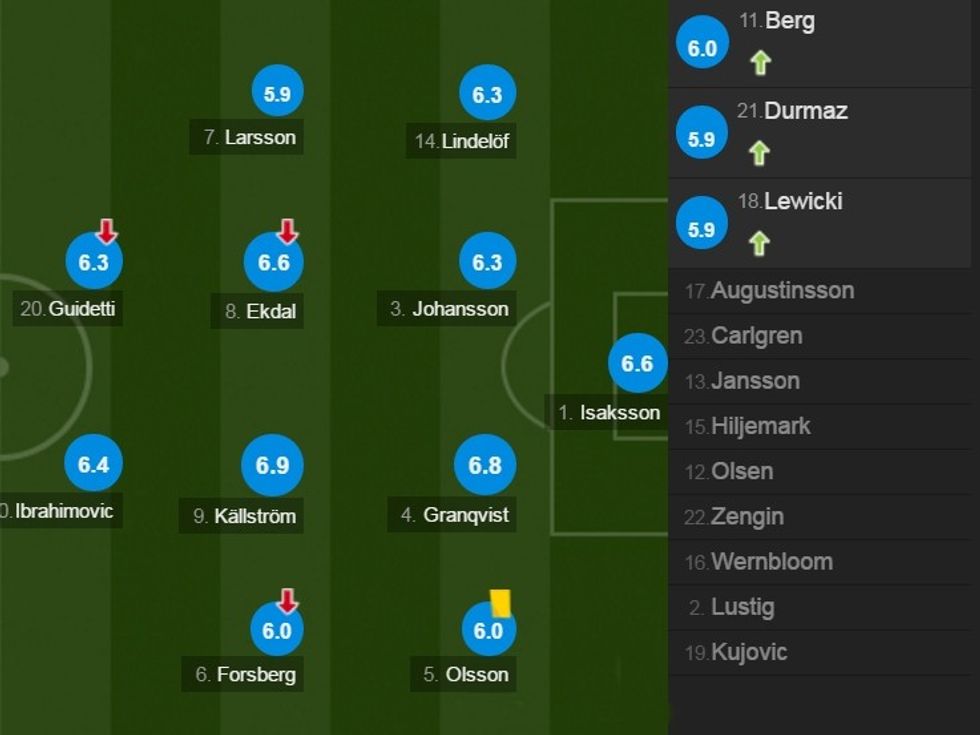Viewport: 980px width, 735px height.
Task: Open Lustig's bench entry
Action: point(742,607)
